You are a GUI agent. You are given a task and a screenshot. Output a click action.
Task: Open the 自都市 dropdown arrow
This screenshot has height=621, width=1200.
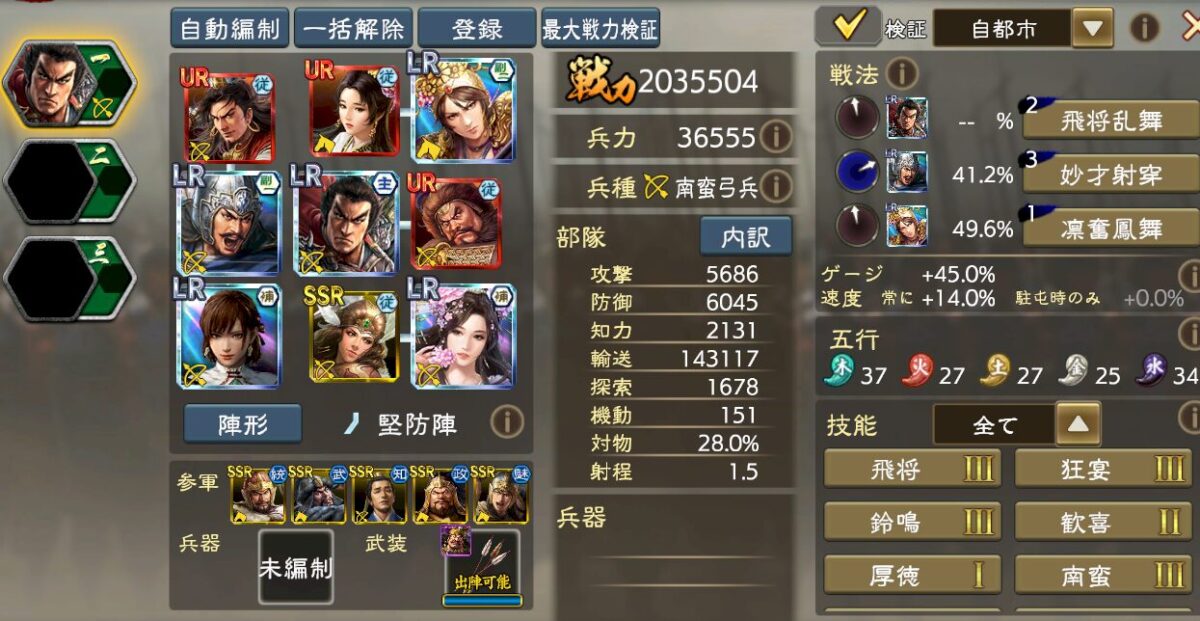1092,28
